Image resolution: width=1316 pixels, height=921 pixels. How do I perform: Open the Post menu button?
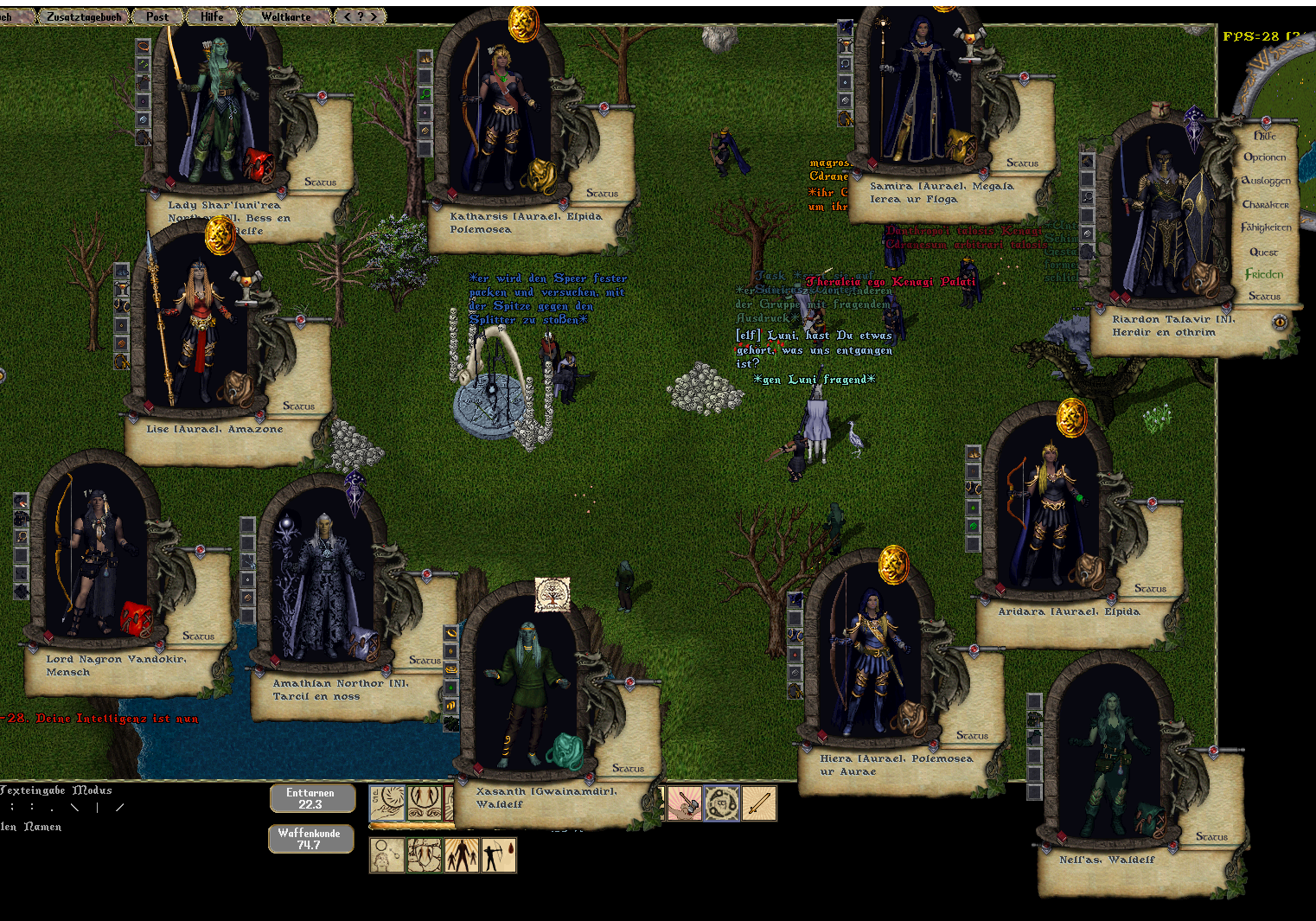click(x=157, y=16)
